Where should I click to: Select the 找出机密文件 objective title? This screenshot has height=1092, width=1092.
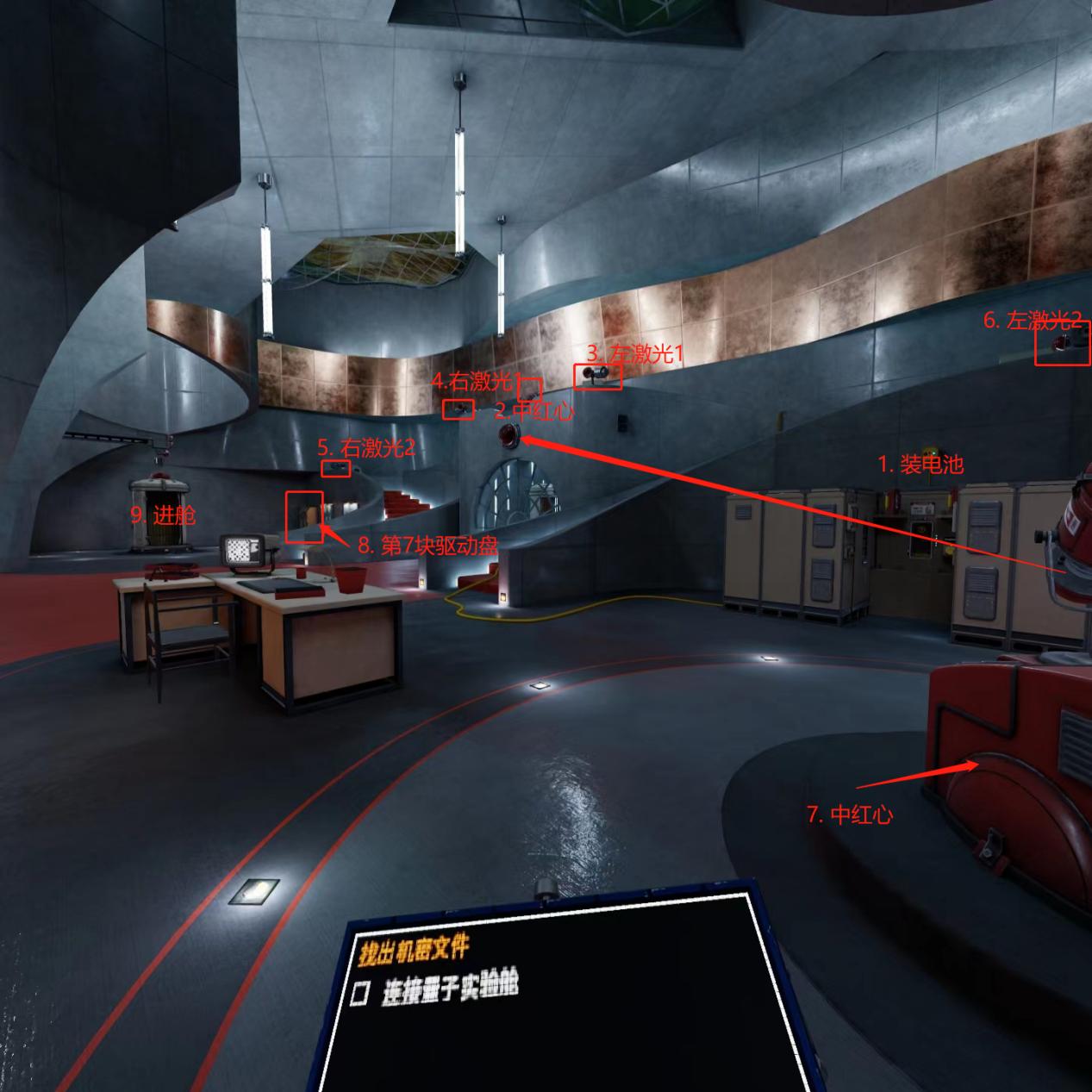tap(415, 949)
